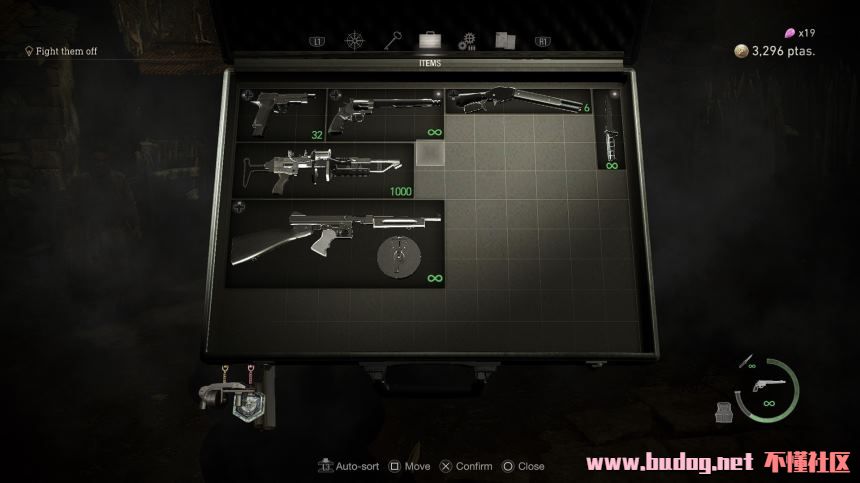Switch to the key items tab

click(x=391, y=41)
